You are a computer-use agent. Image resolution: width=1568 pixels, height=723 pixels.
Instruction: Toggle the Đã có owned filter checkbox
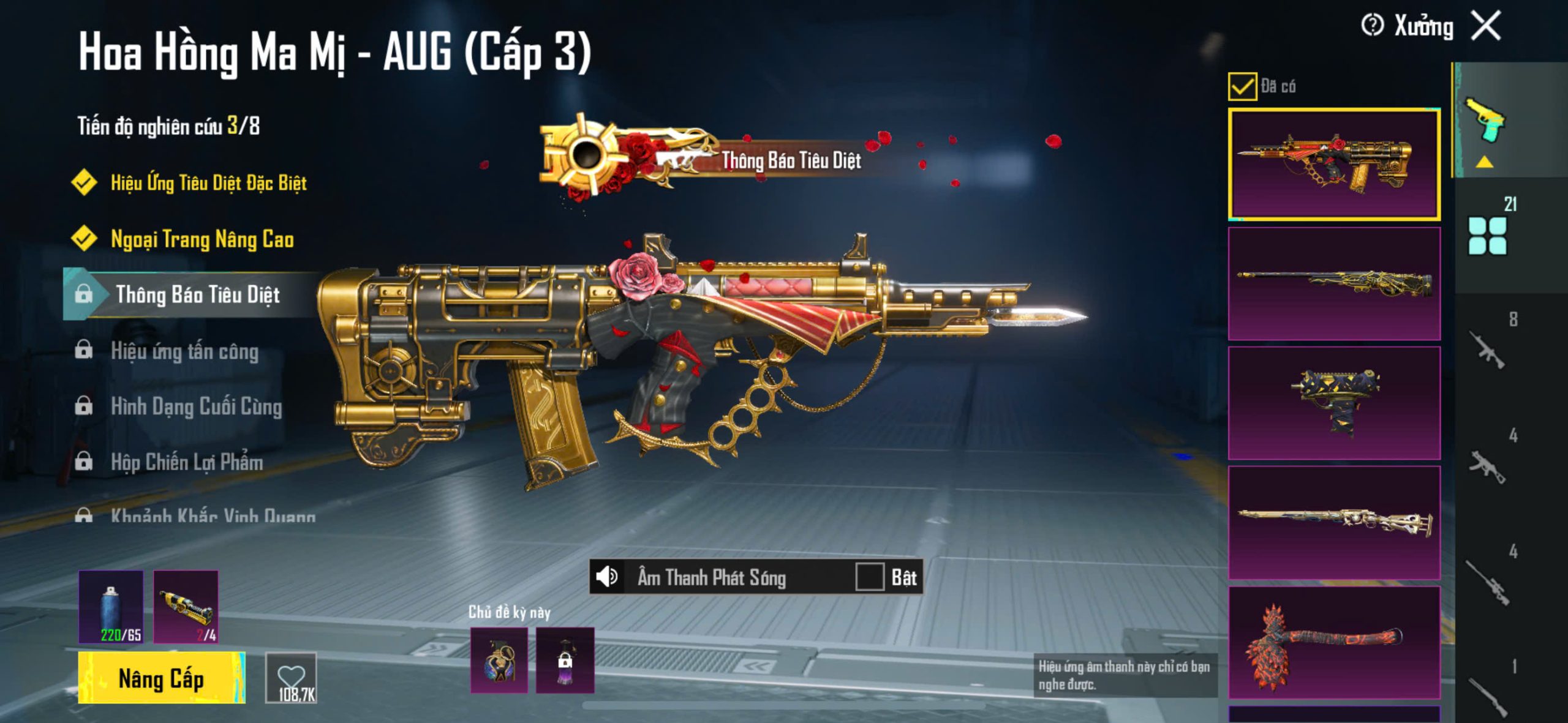(x=1242, y=86)
